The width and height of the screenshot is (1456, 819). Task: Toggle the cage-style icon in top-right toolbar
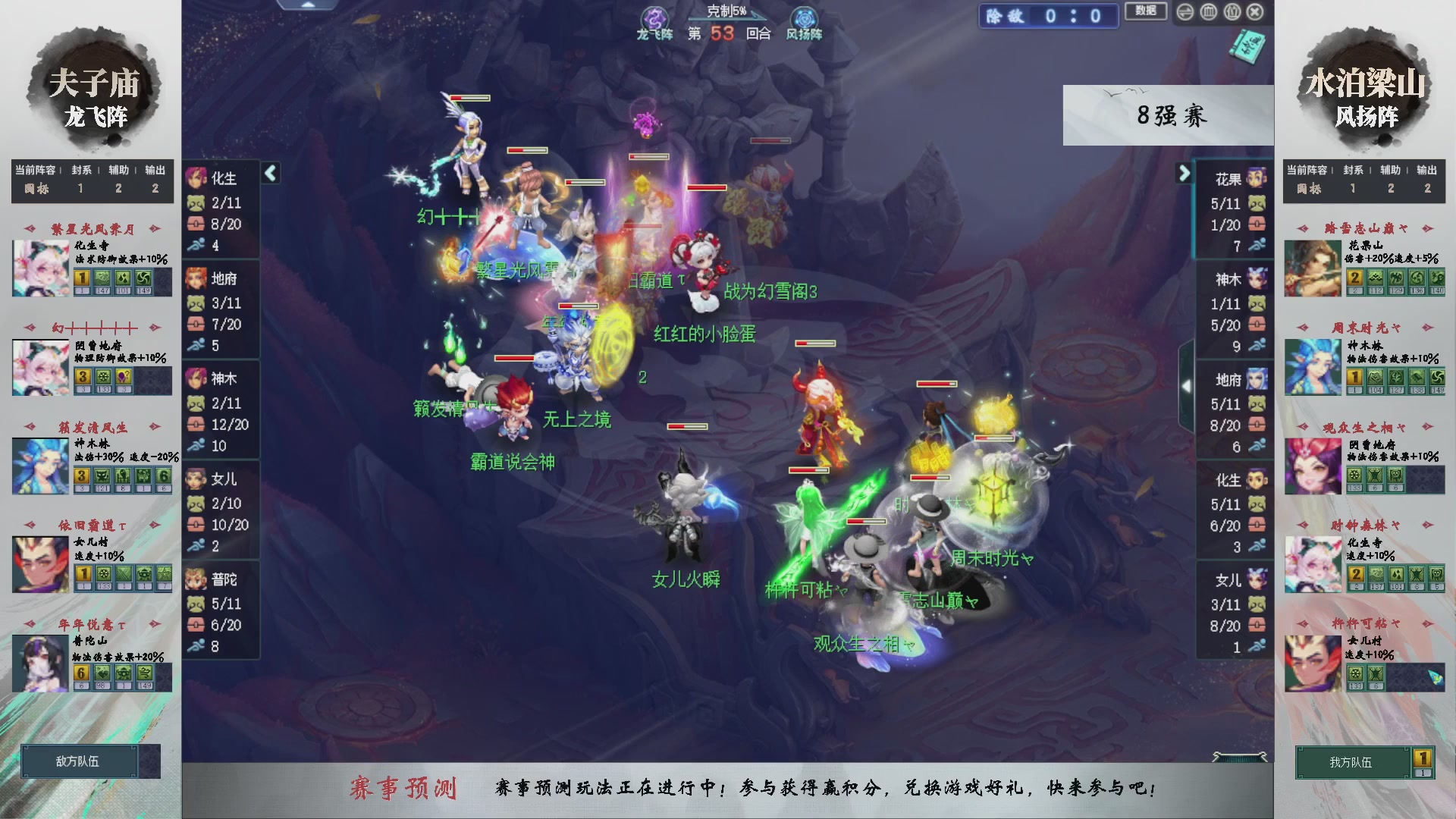(1209, 12)
